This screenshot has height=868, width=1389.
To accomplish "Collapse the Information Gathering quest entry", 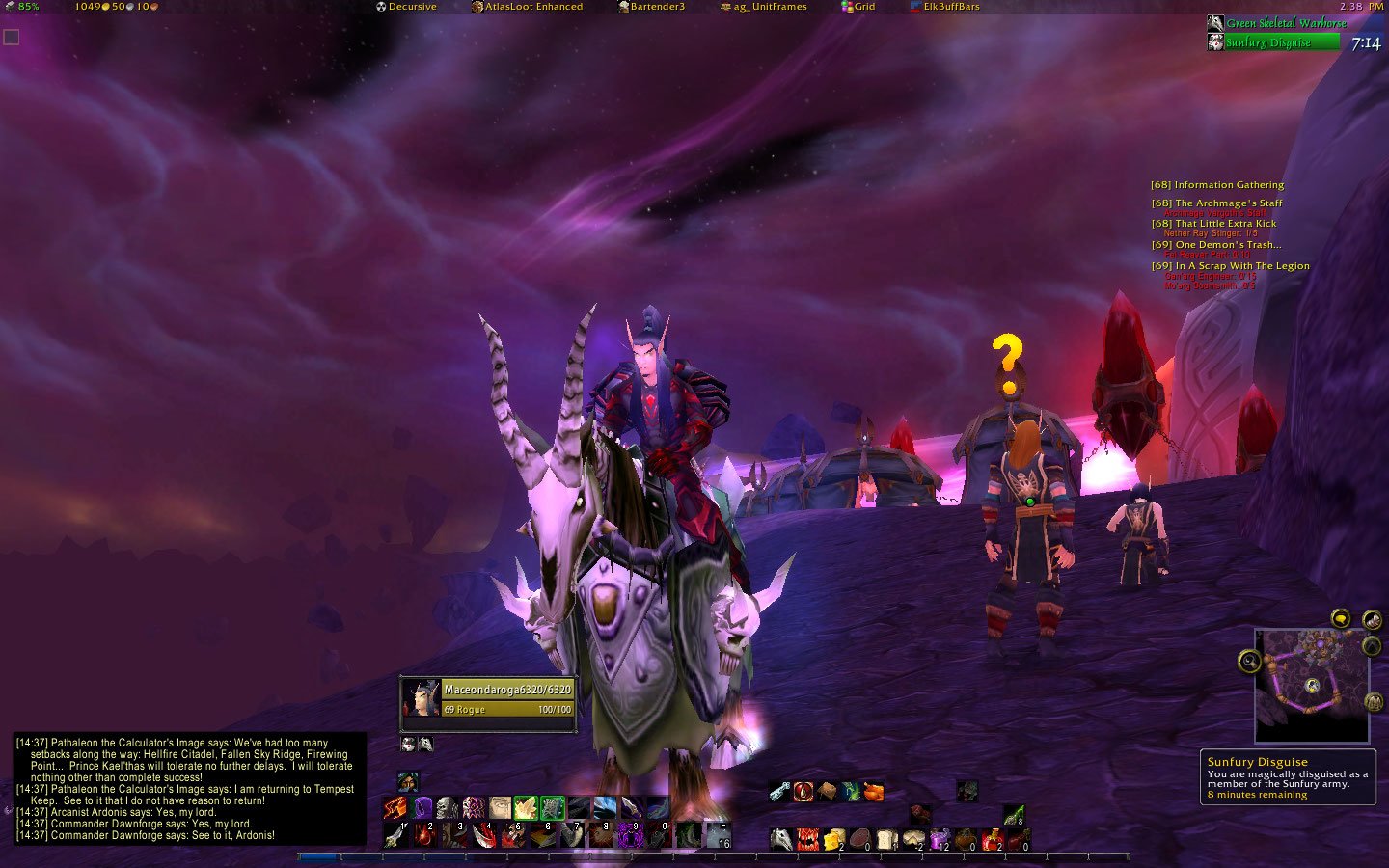I will coord(1219,184).
